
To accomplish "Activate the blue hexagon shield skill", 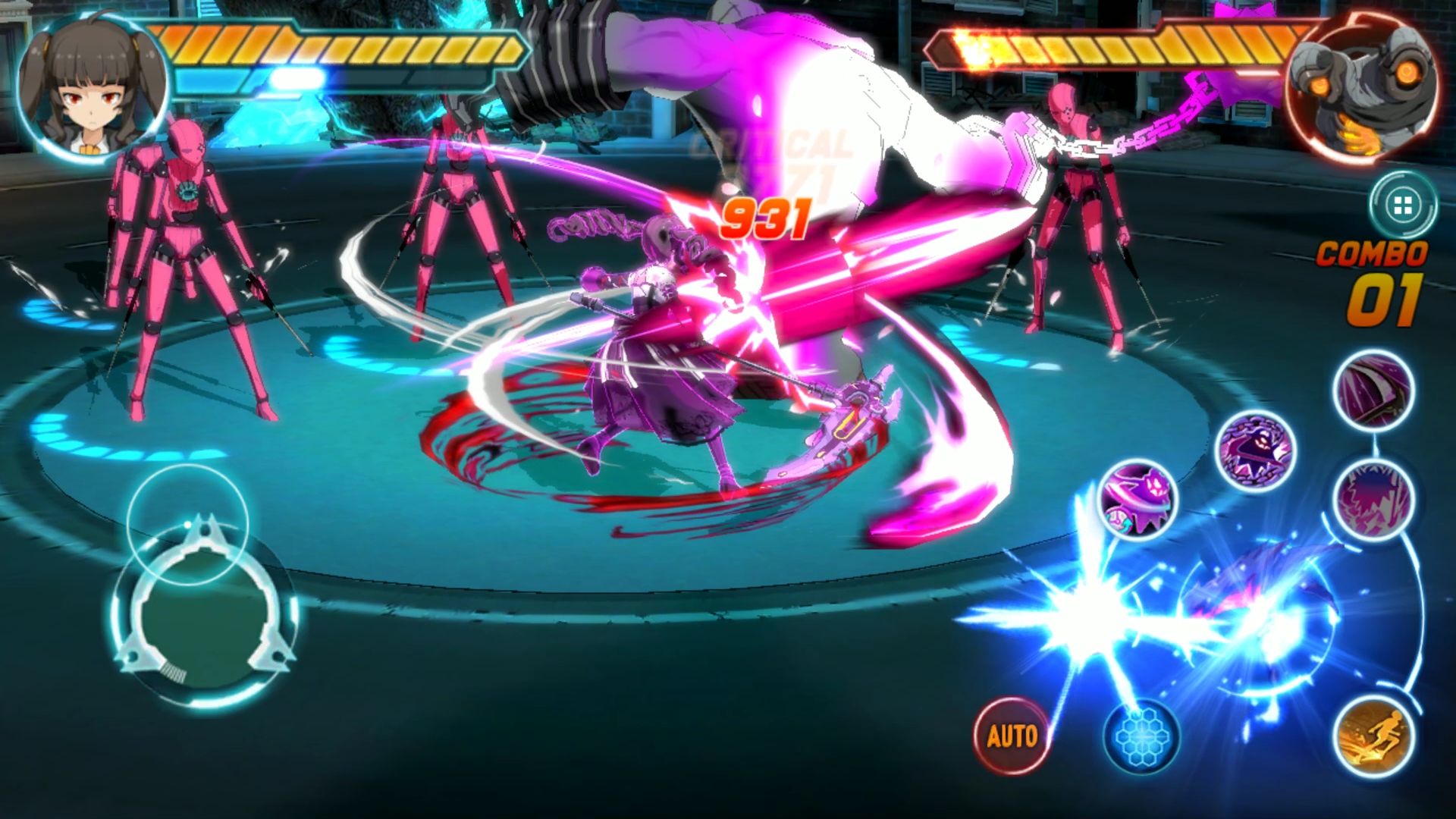I will [x=1141, y=735].
